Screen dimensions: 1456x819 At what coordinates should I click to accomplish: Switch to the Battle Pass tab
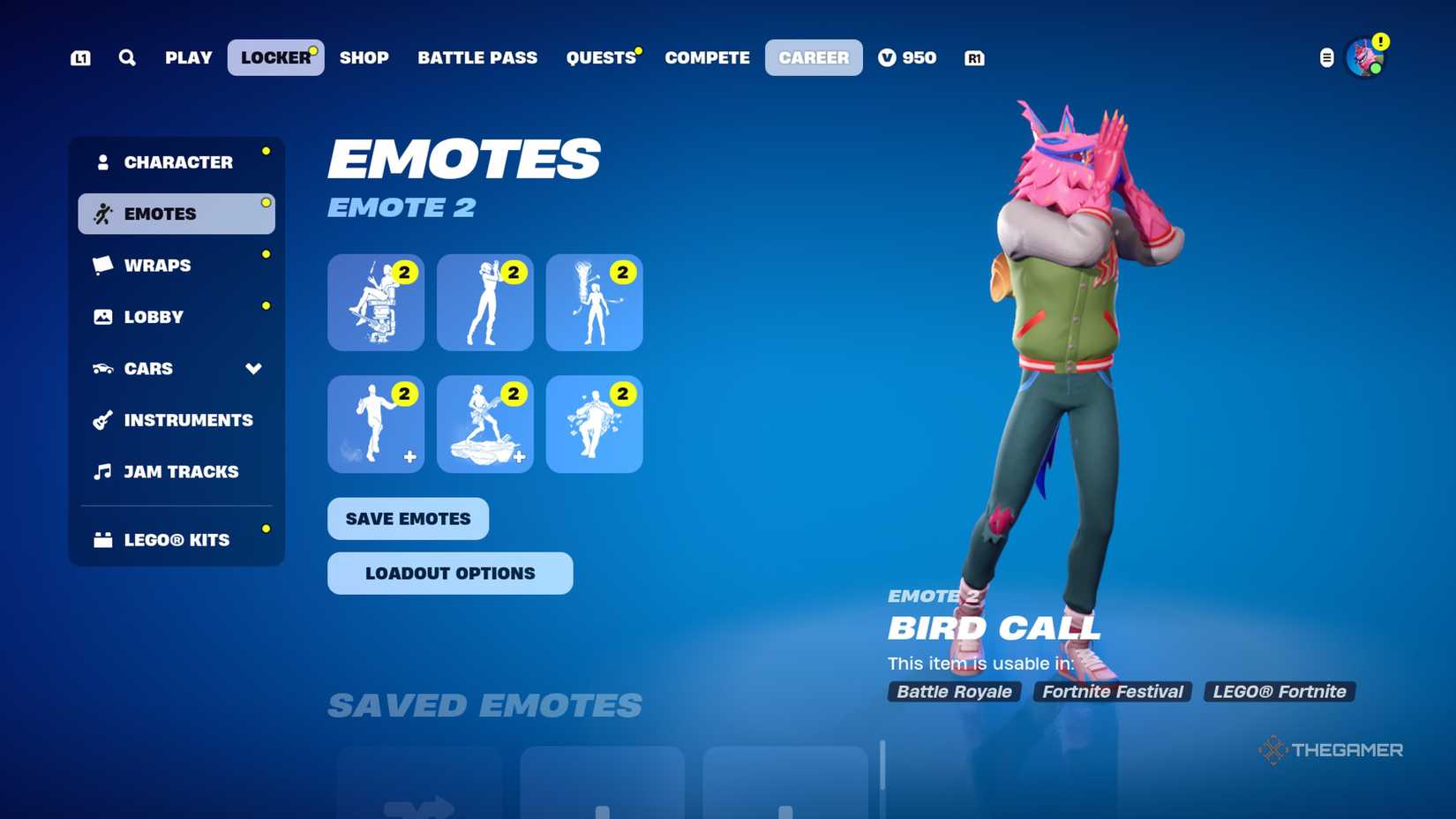477,57
